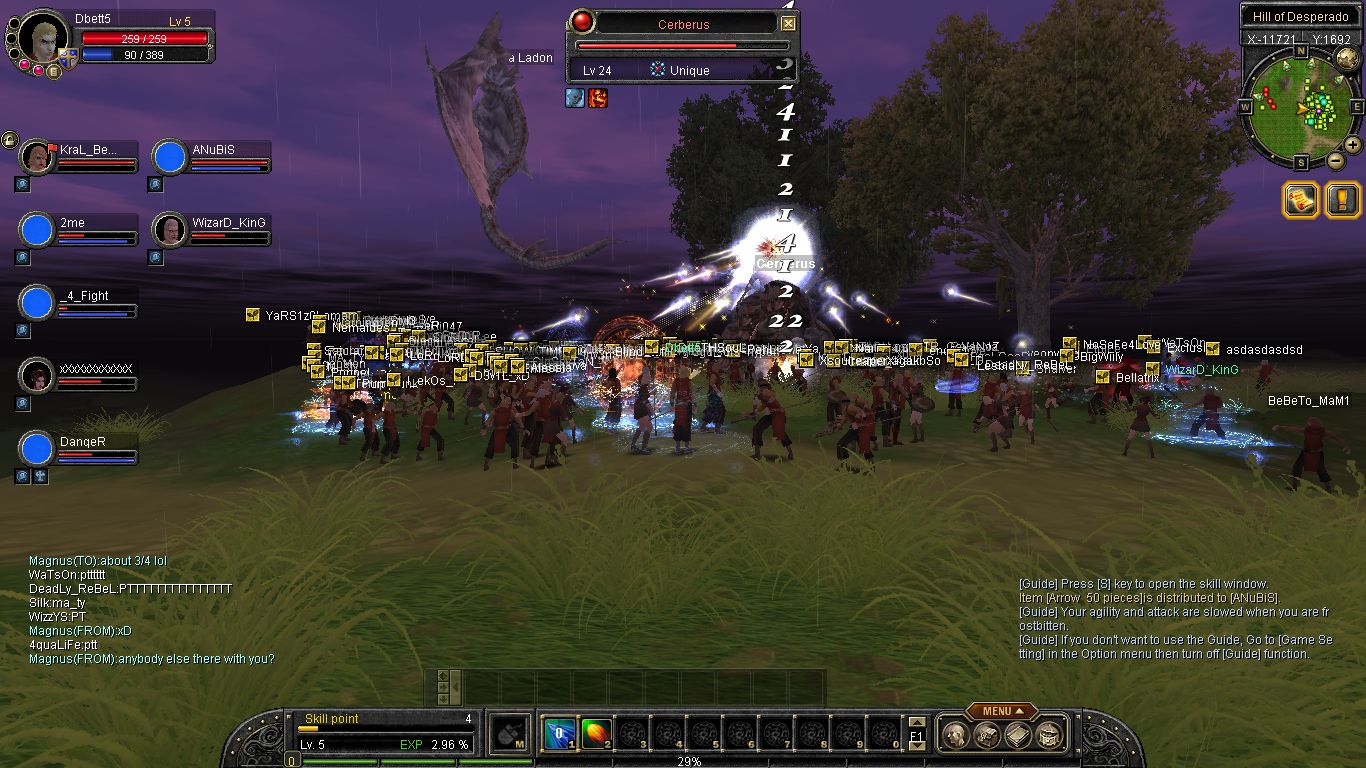Click the circular minimap
Viewport: 1366px width, 768px height.
pos(1300,106)
